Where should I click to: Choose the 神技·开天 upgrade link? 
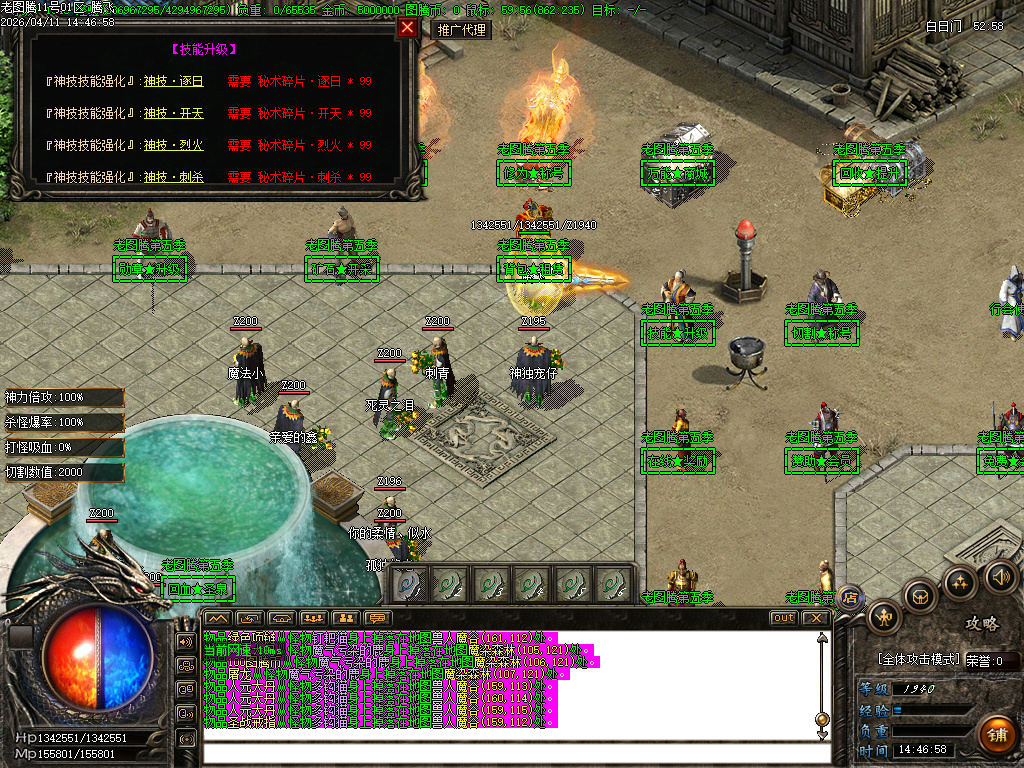click(x=173, y=113)
